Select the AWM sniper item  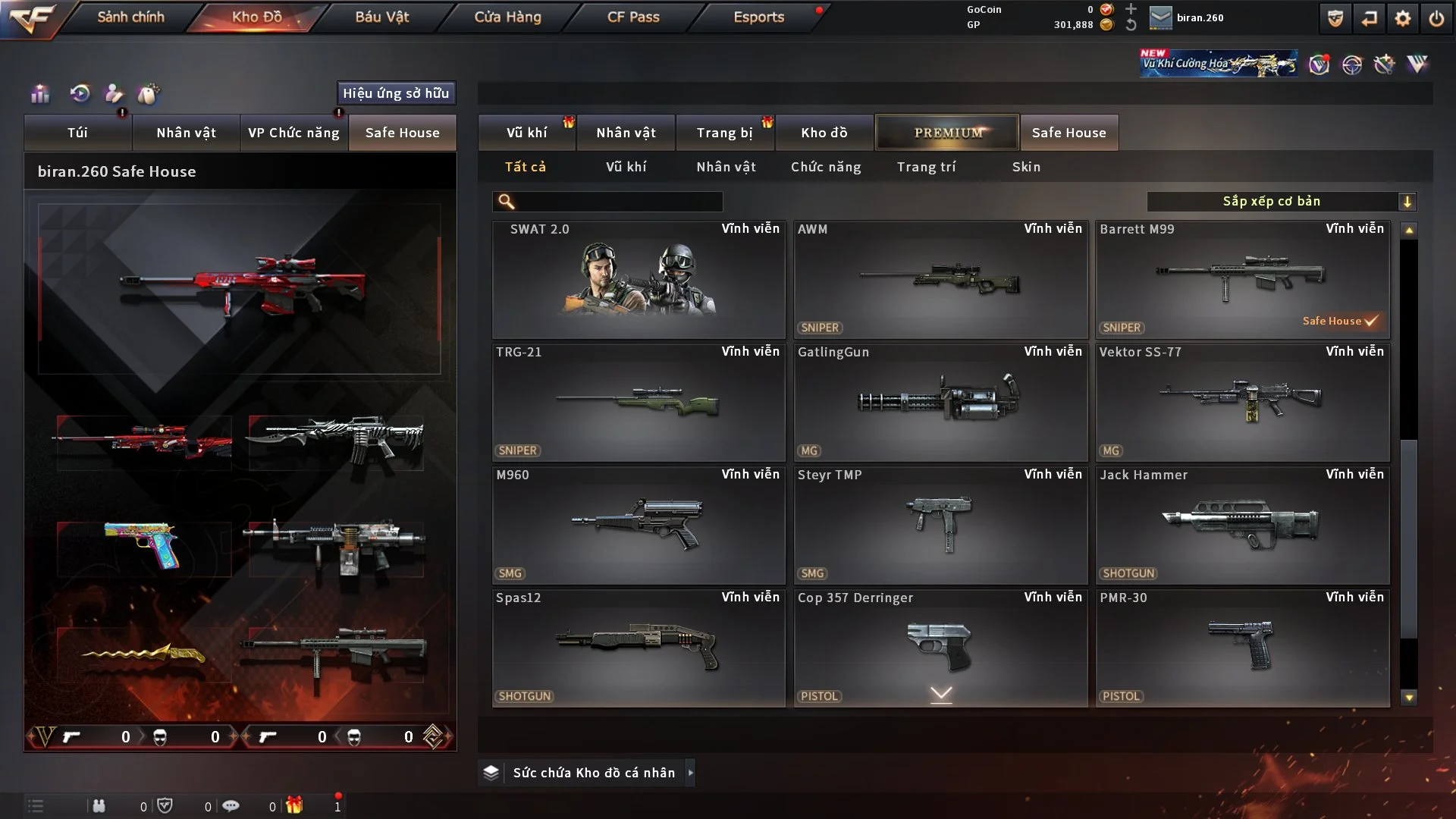click(x=940, y=280)
